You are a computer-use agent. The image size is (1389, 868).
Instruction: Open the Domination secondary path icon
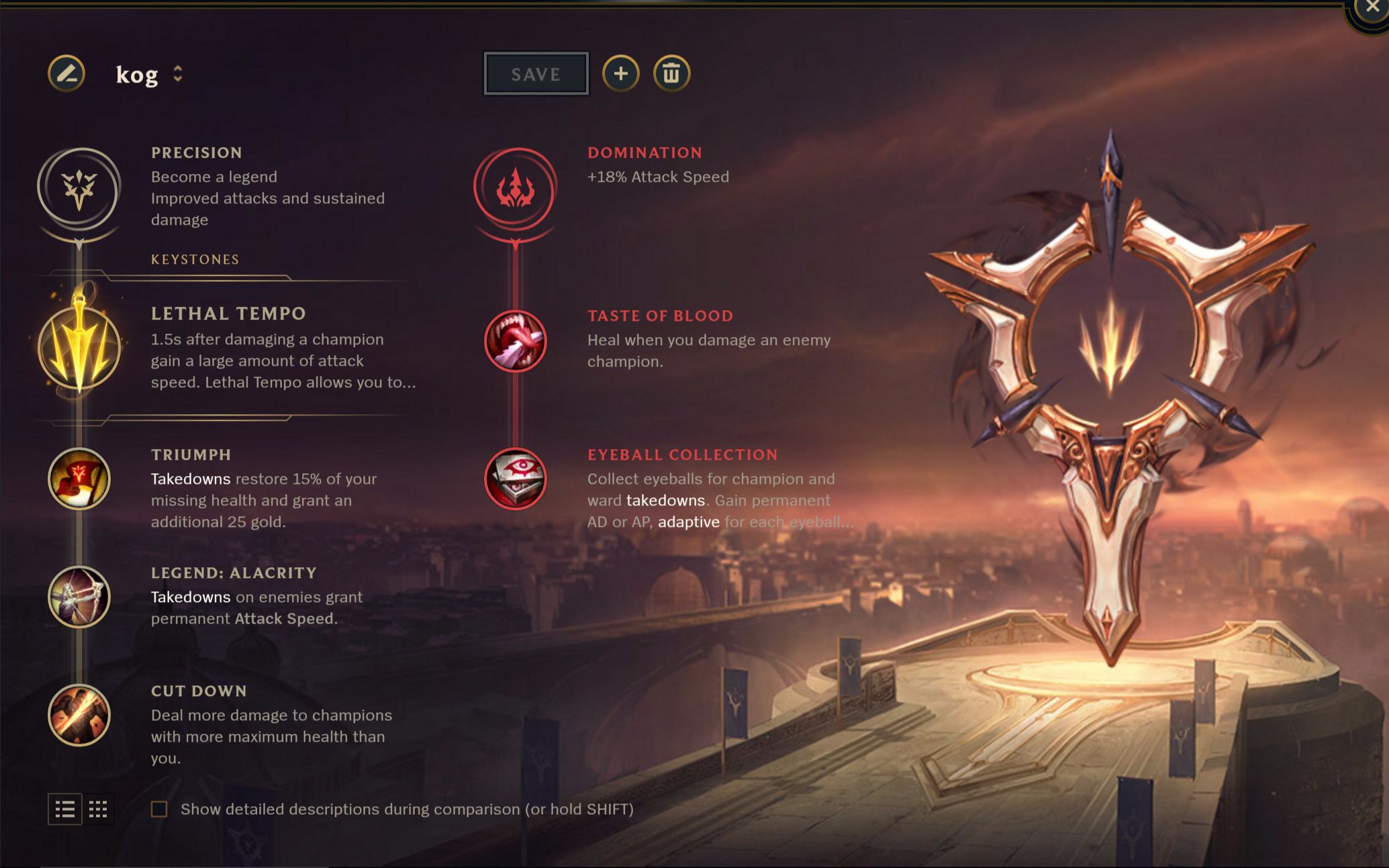(x=515, y=189)
